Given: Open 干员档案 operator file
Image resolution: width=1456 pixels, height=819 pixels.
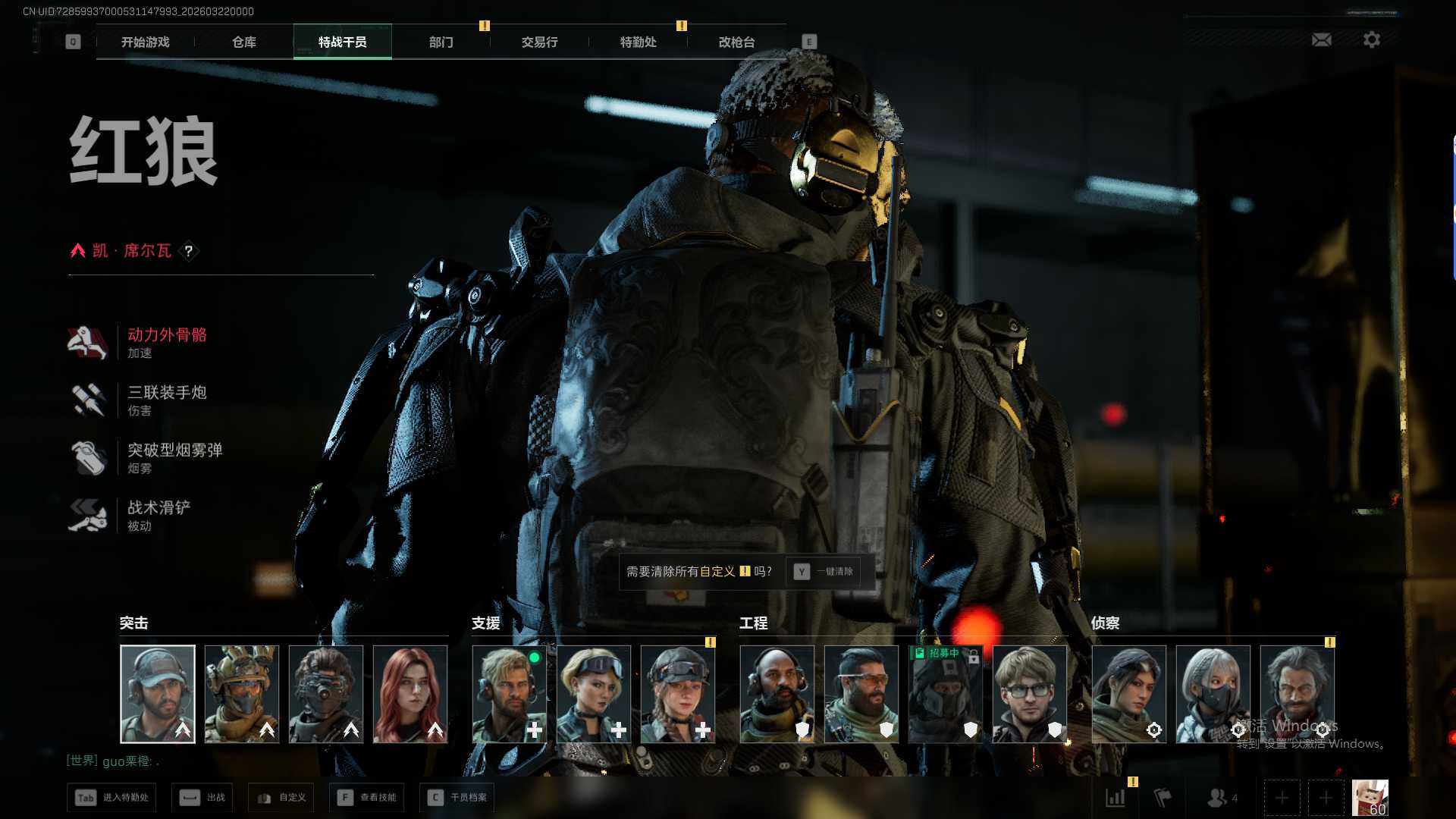Looking at the screenshot, I should [x=457, y=798].
